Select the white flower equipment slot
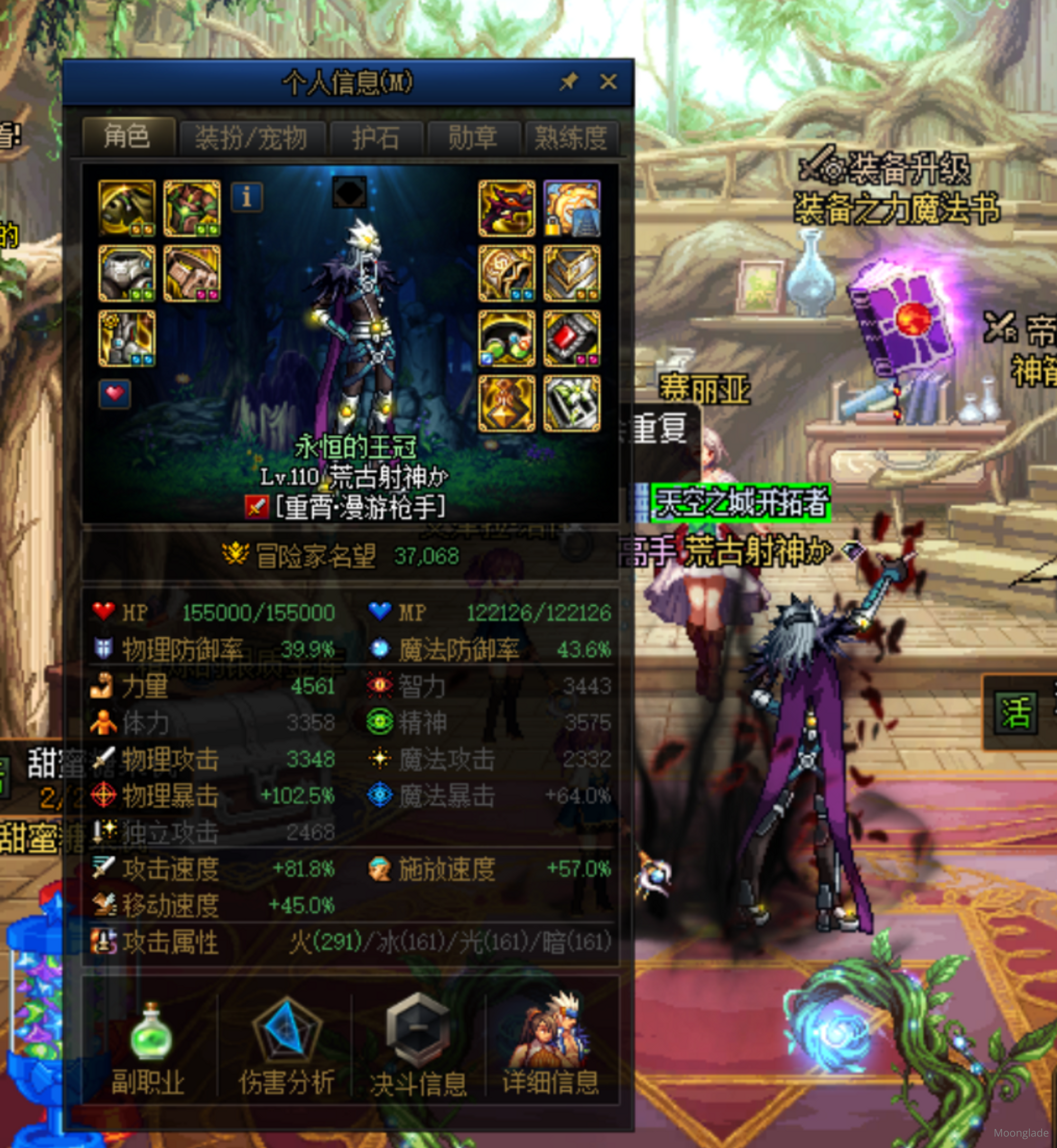The width and height of the screenshot is (1057, 1148). [x=571, y=404]
